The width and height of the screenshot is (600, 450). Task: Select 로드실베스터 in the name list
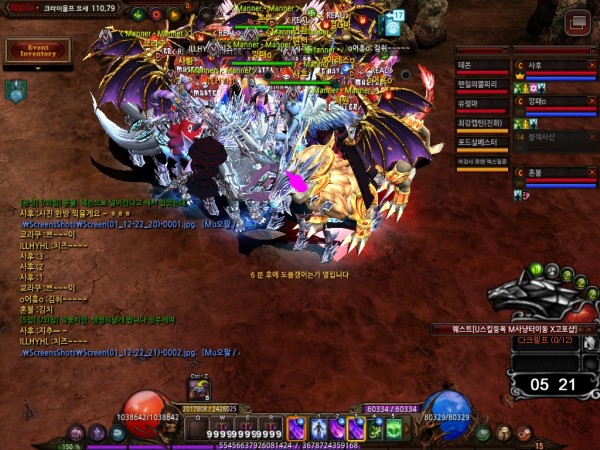pos(483,142)
